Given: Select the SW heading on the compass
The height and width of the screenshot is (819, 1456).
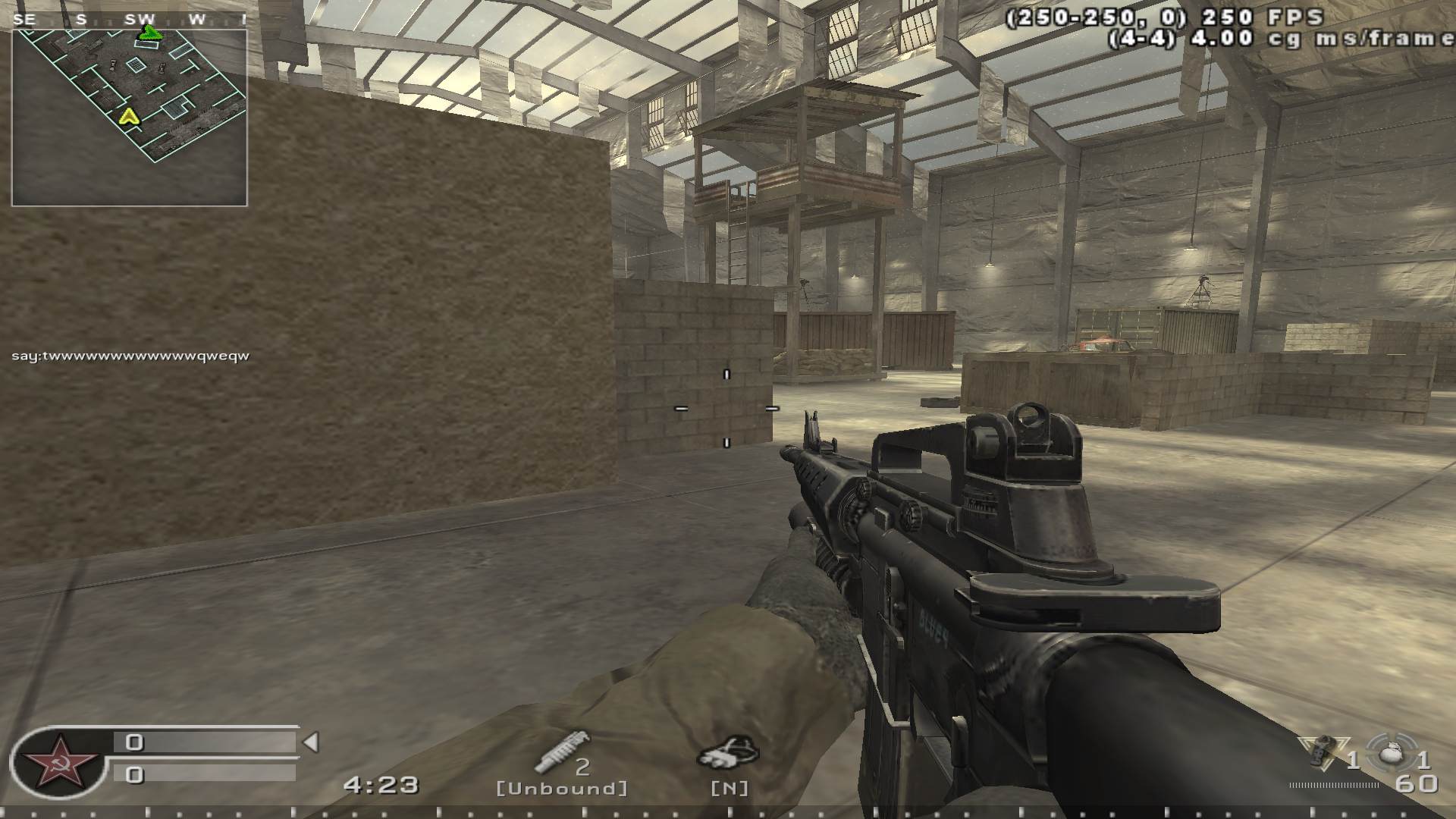Looking at the screenshot, I should coord(140,19).
